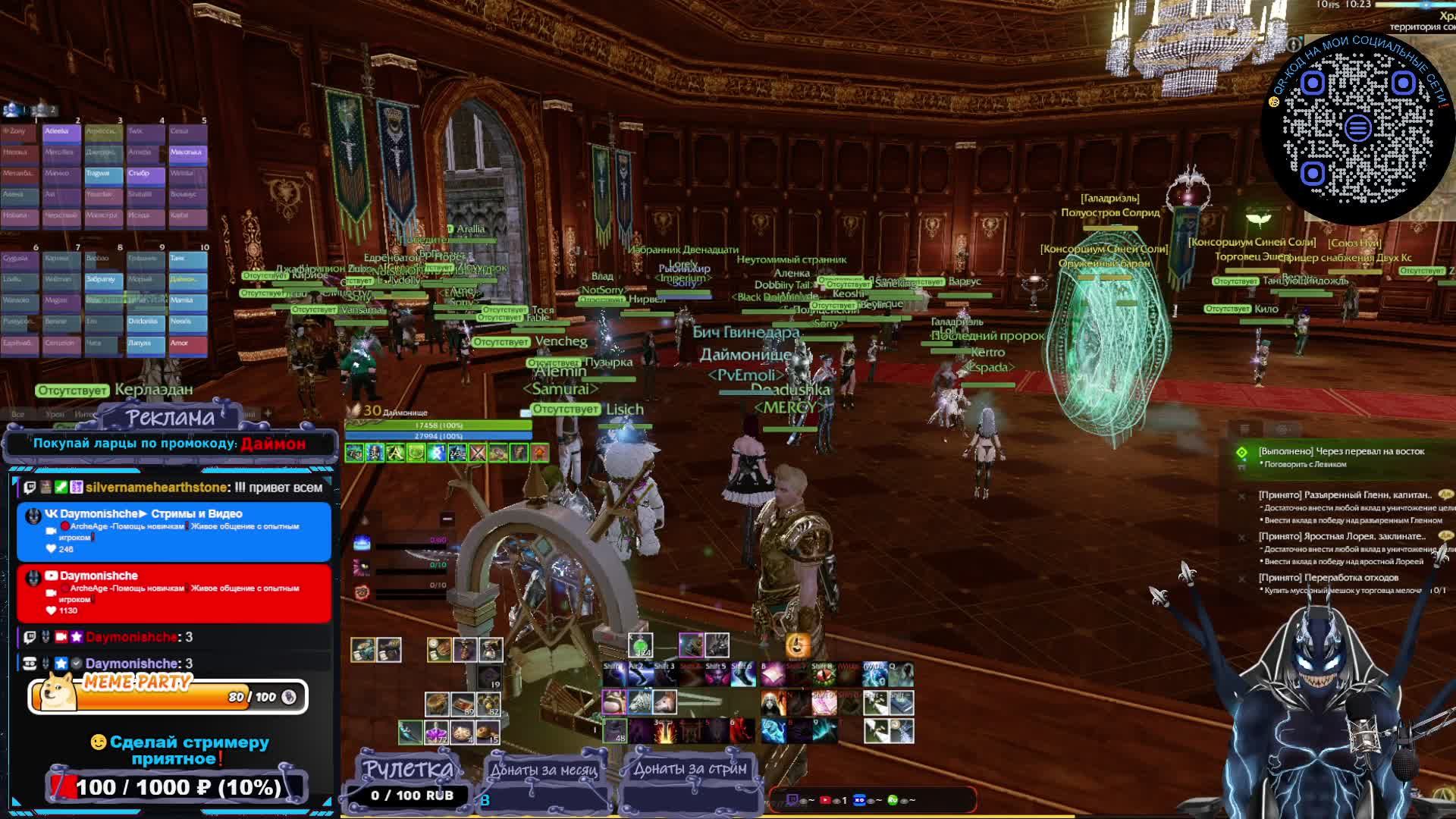The image size is (1456, 819).
Task: Show the 'Переработка отходов' quest details
Action: click(1328, 578)
